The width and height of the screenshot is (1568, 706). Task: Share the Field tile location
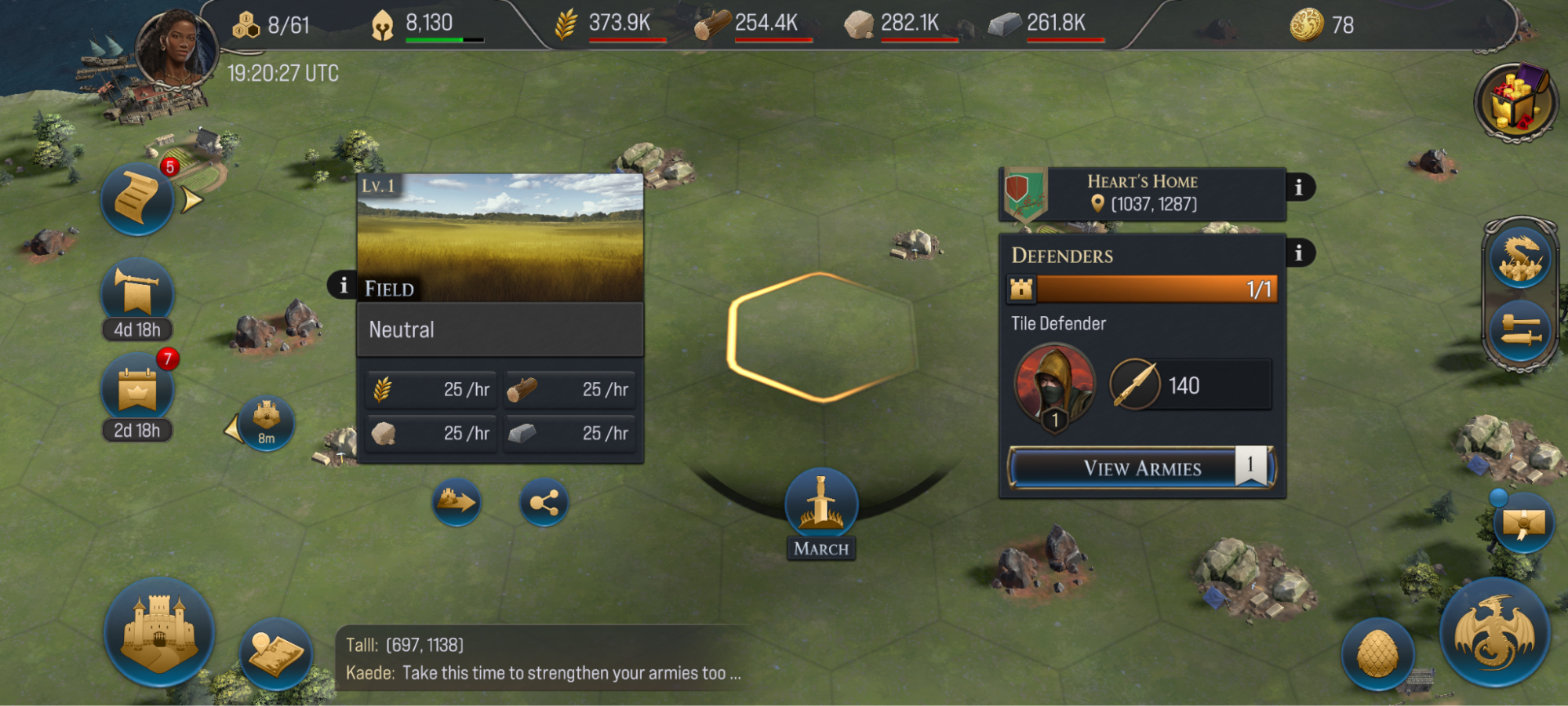click(x=544, y=502)
